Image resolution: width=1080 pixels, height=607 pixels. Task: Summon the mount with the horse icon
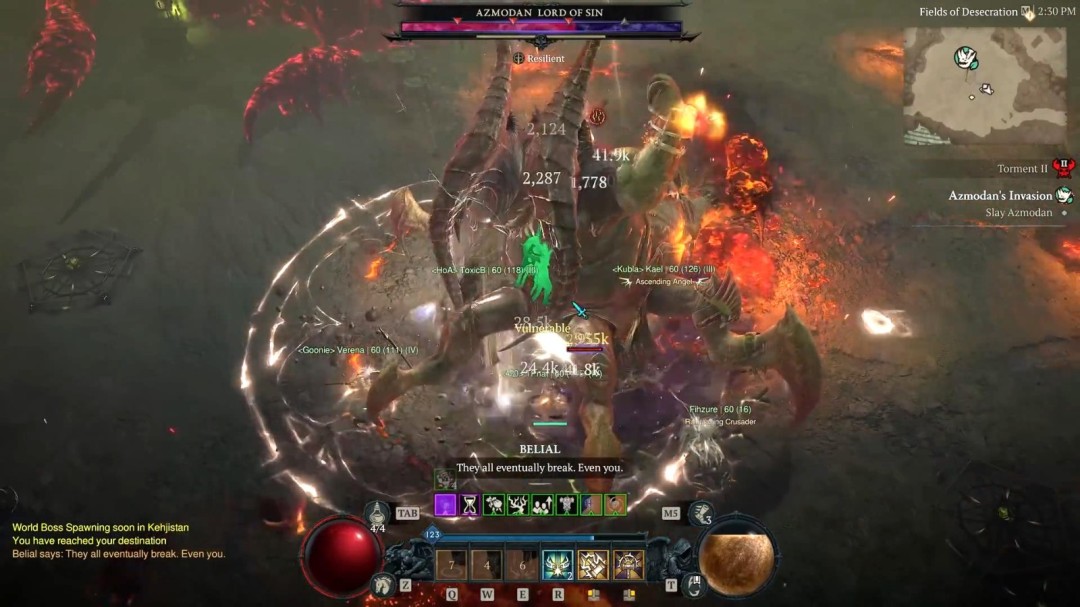point(381,585)
